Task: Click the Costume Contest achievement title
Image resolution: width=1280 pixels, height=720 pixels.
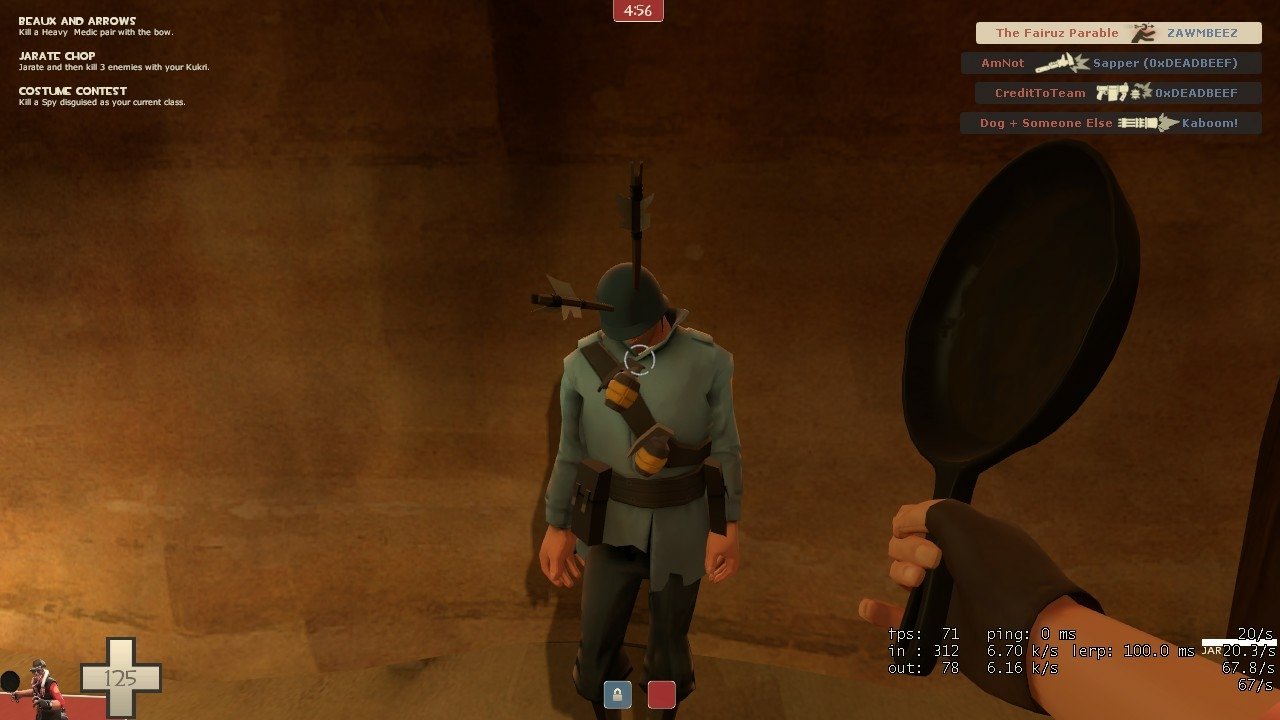Action: coord(71,90)
